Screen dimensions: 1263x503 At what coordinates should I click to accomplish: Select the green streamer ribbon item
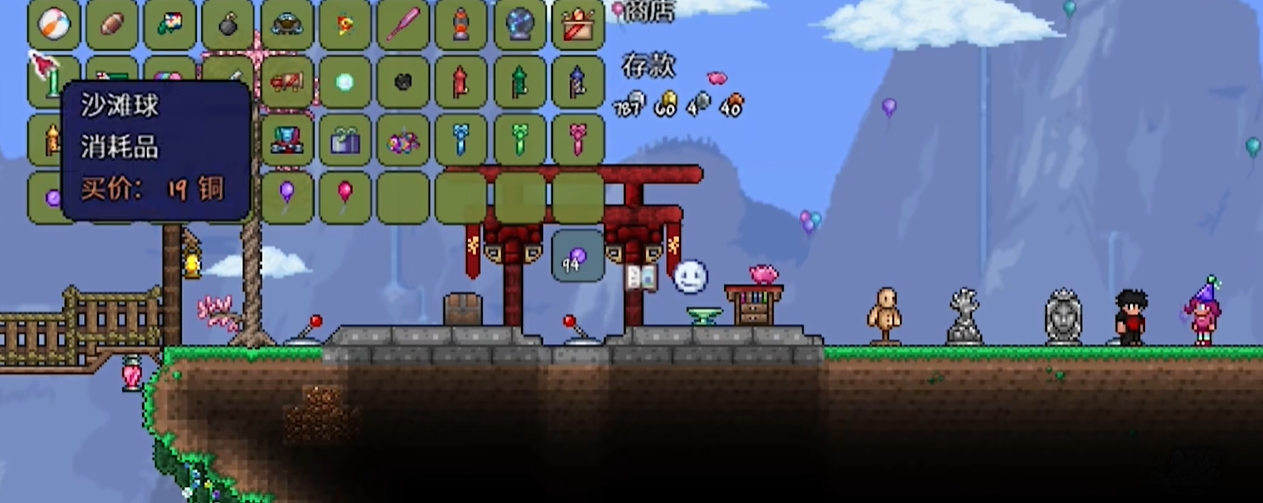[x=520, y=140]
